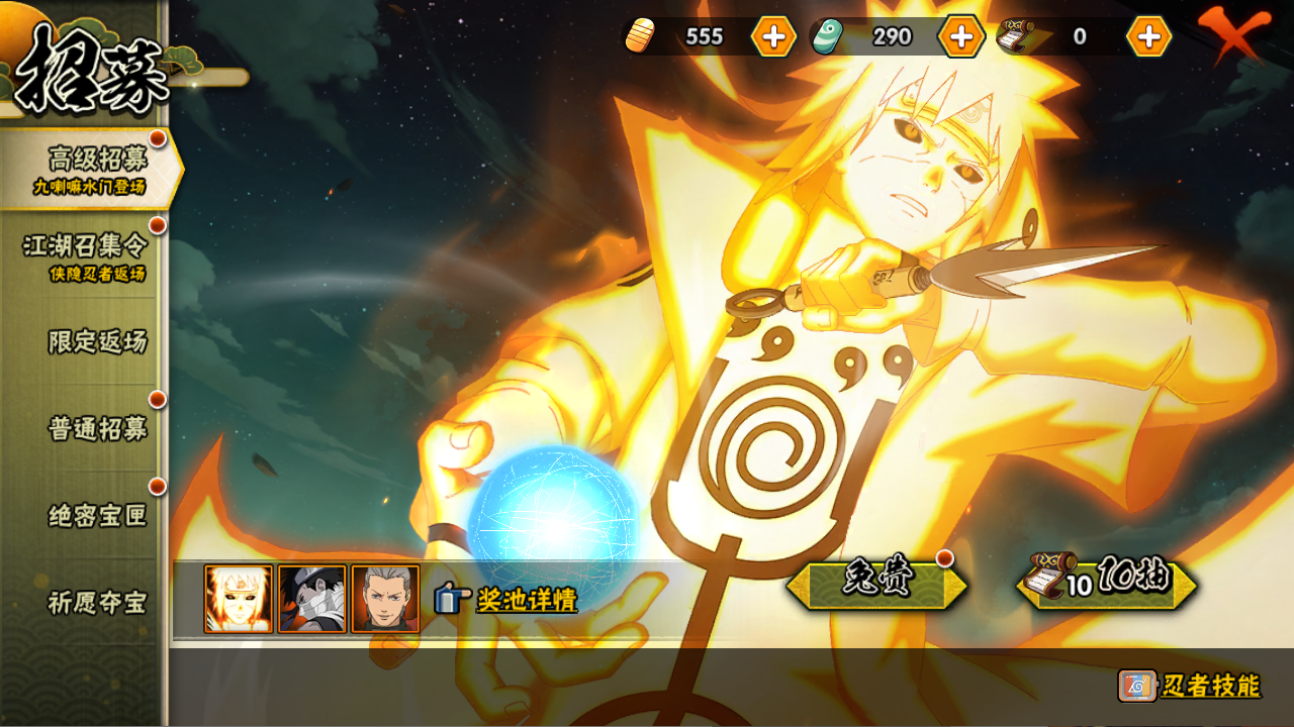The image size is (1294, 727).
Task: Use the 免费 free recruit button
Action: tap(876, 583)
